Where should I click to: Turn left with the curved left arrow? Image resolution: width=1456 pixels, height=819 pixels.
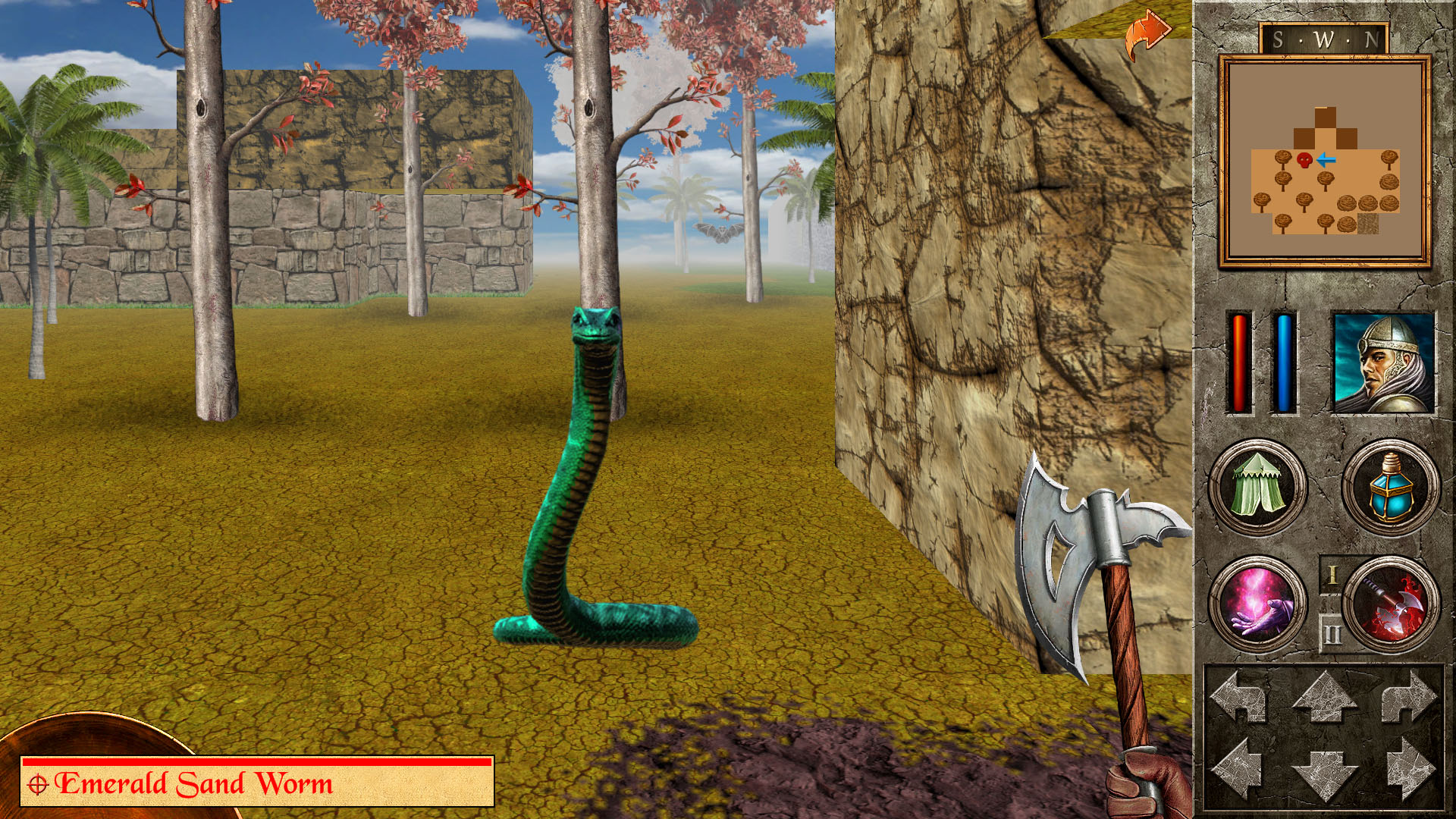tap(1239, 696)
